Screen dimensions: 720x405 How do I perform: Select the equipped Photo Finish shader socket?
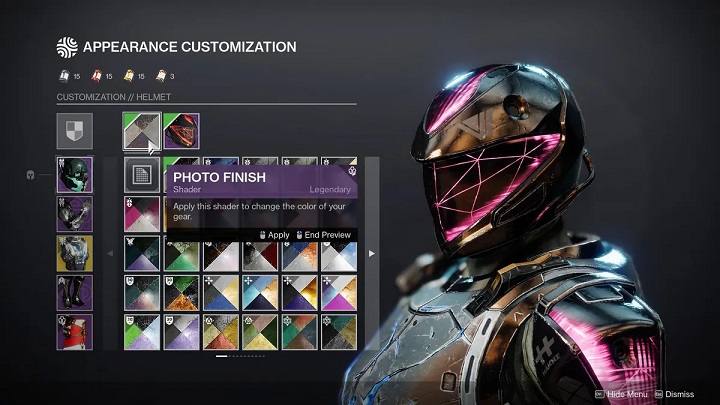(141, 131)
